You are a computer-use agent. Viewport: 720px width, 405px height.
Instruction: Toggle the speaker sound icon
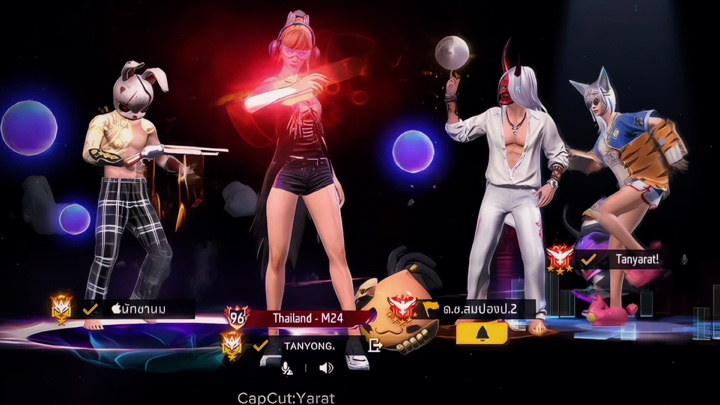click(325, 368)
